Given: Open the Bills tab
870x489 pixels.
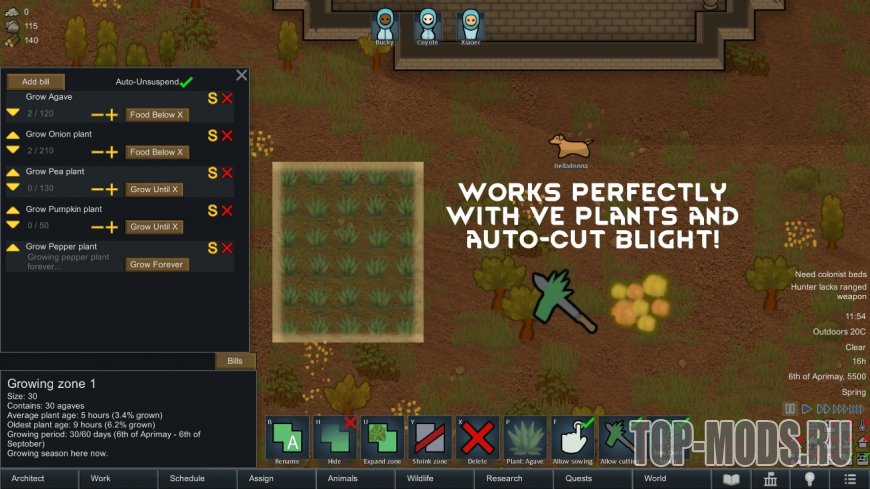Looking at the screenshot, I should pos(235,361).
